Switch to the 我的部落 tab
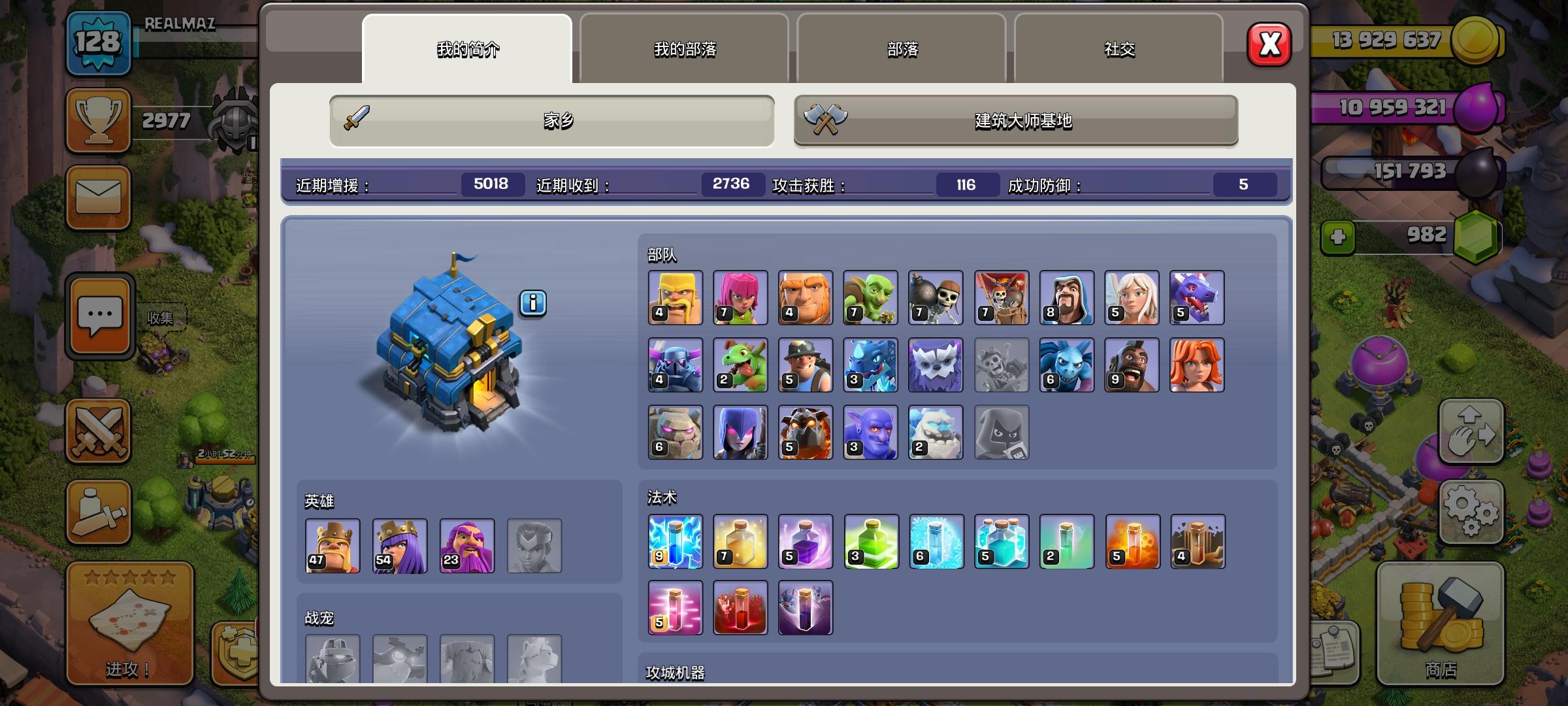Viewport: 1568px width, 706px height. coord(683,48)
